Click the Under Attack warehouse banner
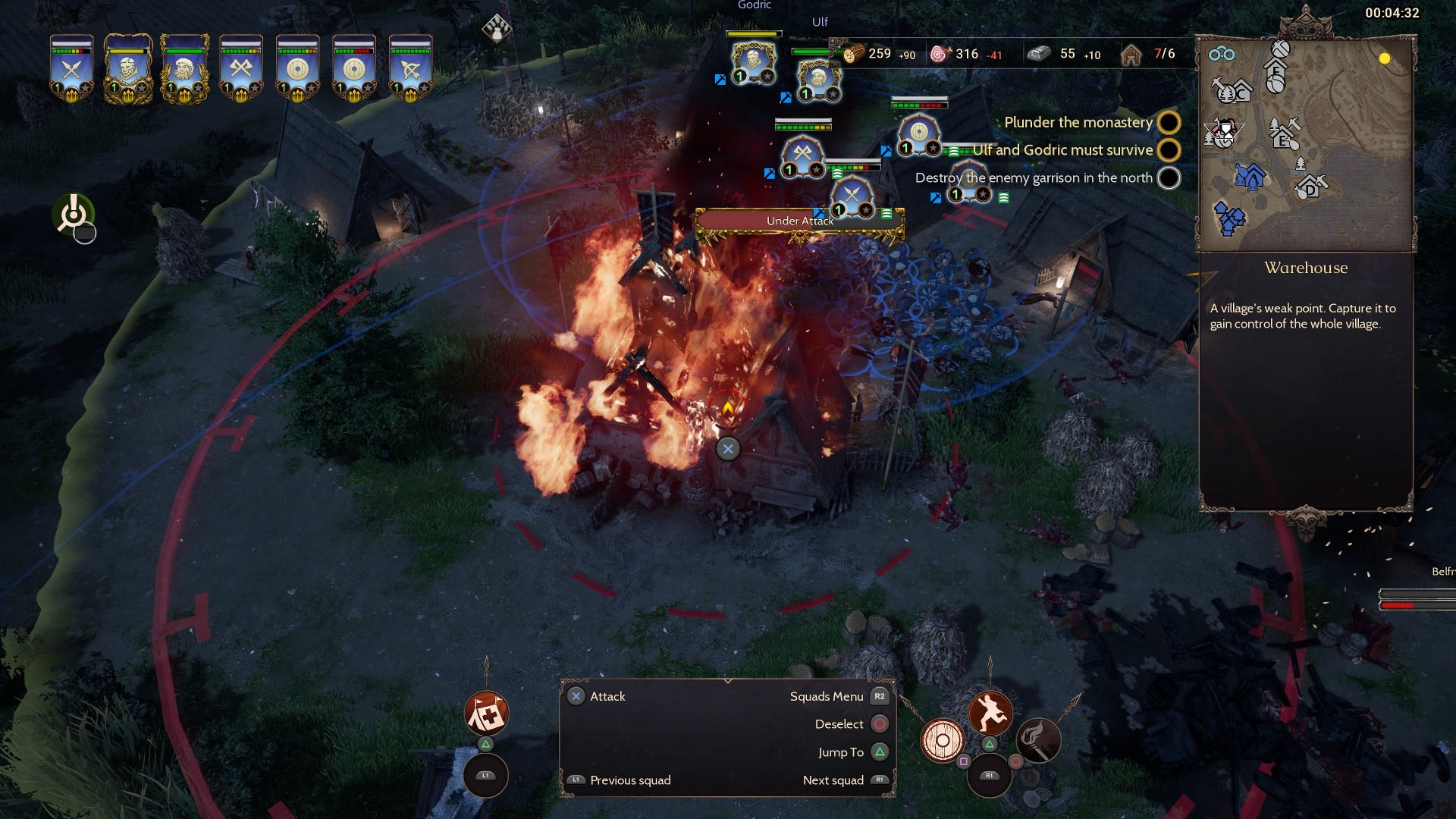1456x819 pixels. click(x=800, y=221)
